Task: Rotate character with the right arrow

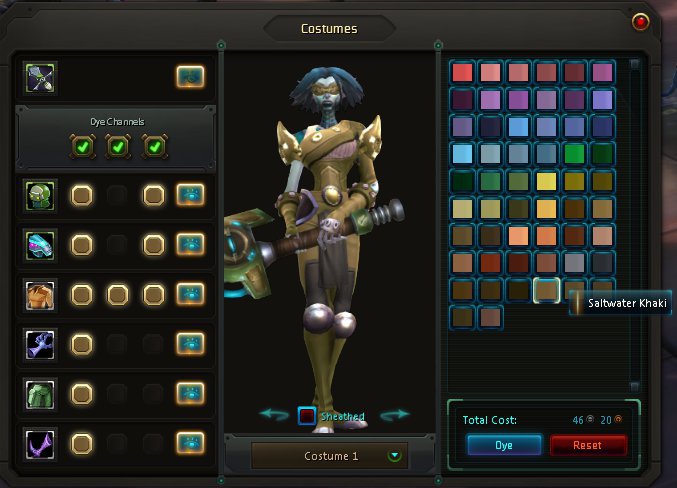Action: [x=396, y=414]
